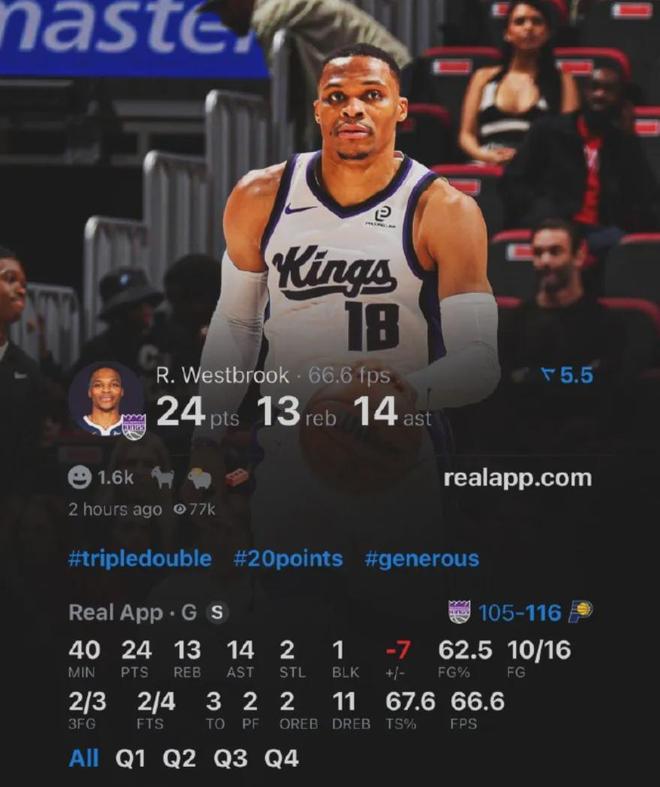Open the #tripledouble hashtag
This screenshot has height=787, width=660.
[140, 558]
